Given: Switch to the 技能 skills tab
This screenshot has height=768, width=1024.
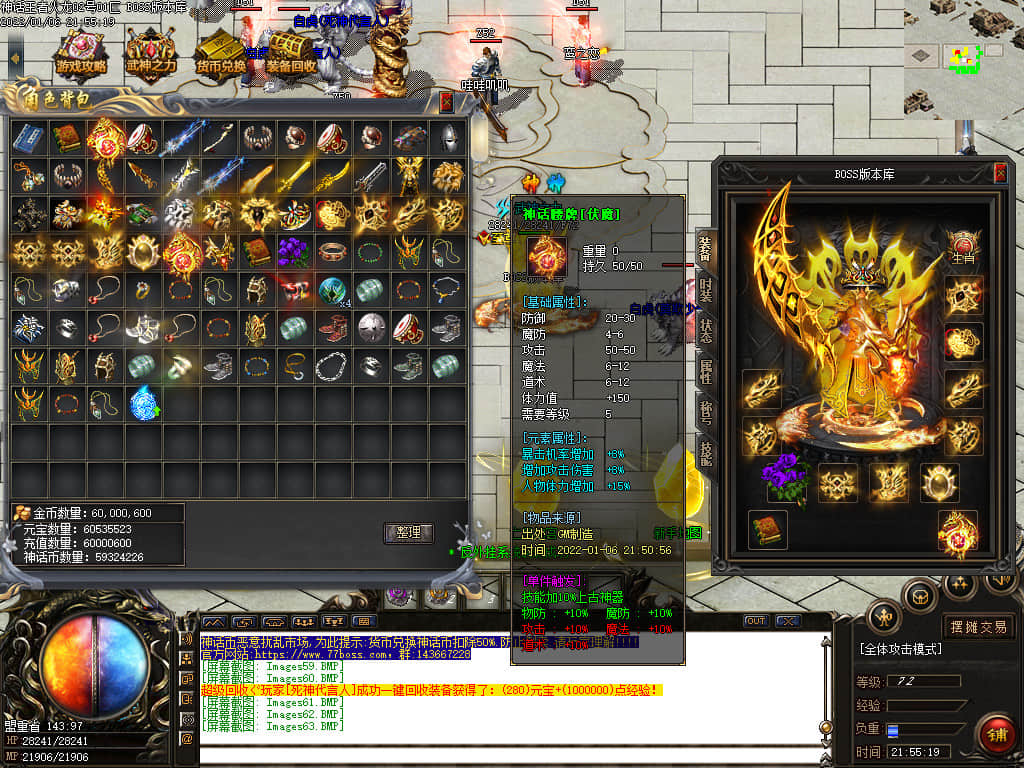Looking at the screenshot, I should click(705, 453).
